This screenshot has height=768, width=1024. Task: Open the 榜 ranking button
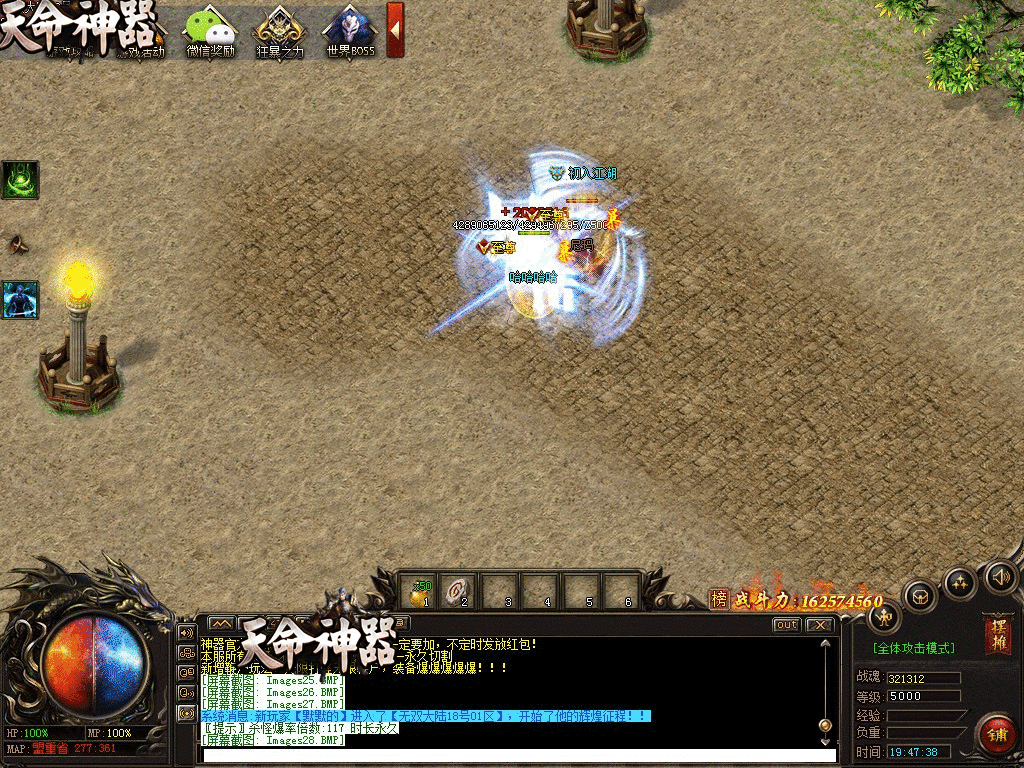[x=719, y=599]
